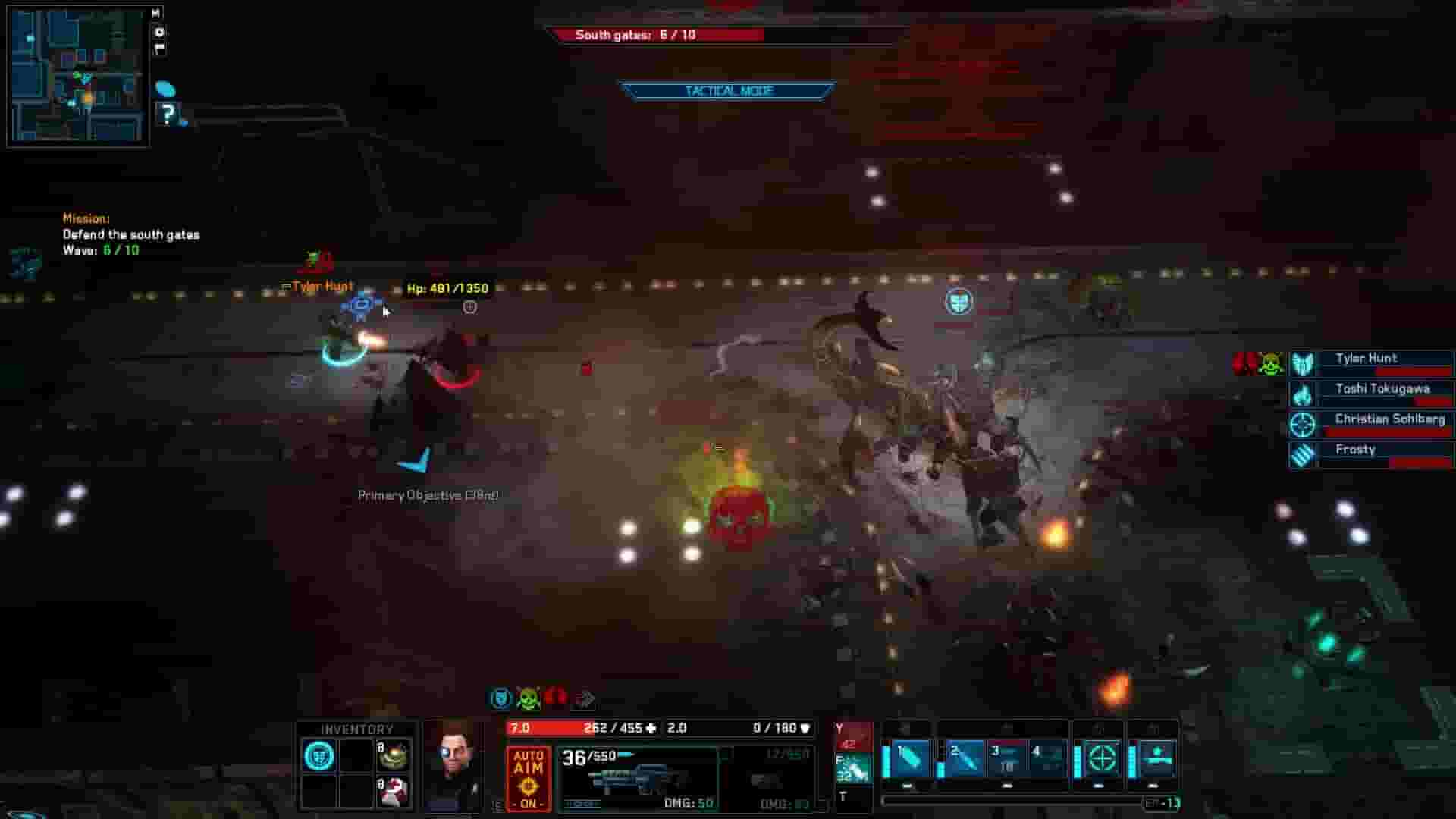Toggle weapon slot 1 in the hotbar

[x=910, y=758]
